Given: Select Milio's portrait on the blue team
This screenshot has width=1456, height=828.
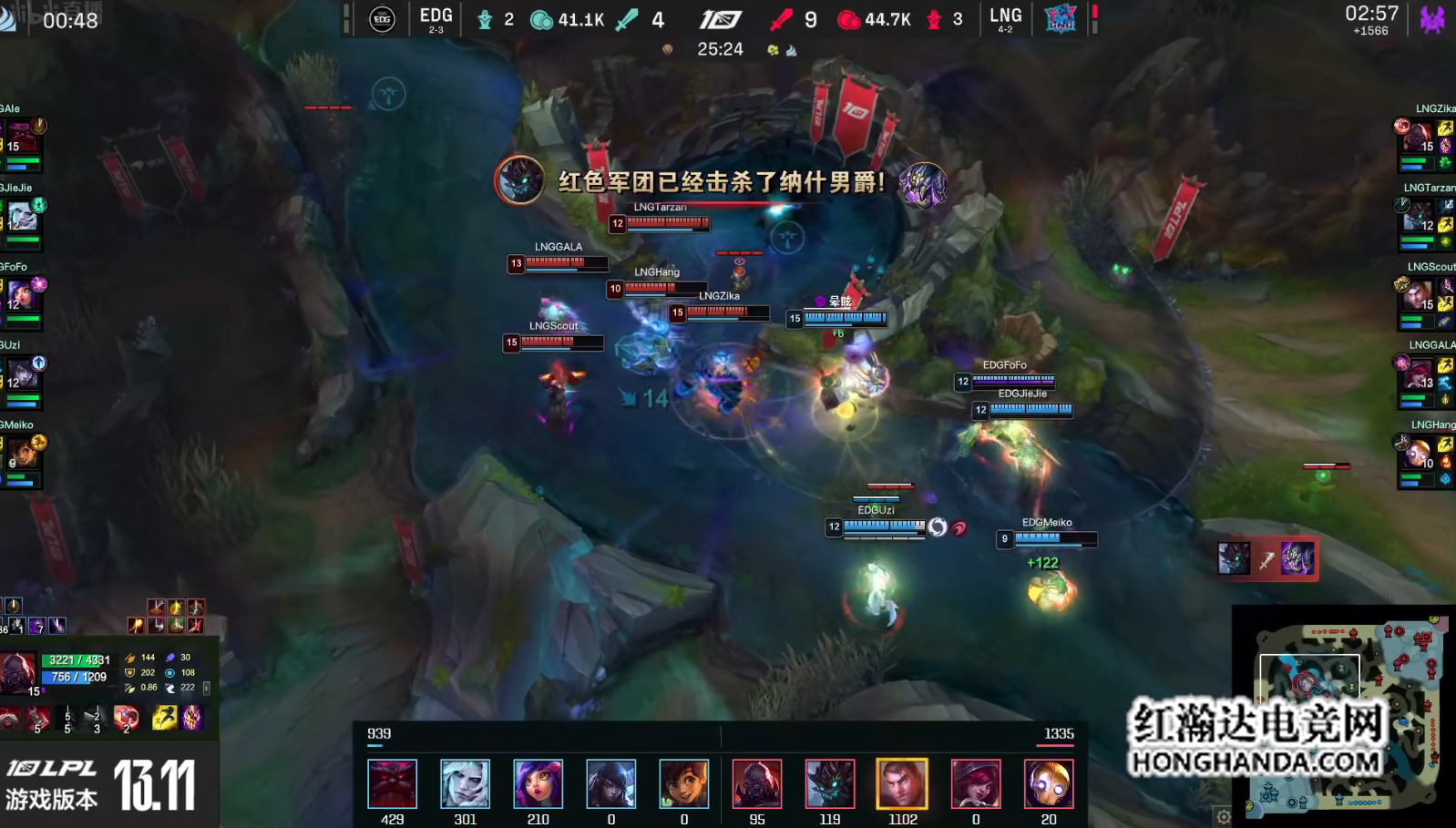Looking at the screenshot, I should [684, 783].
